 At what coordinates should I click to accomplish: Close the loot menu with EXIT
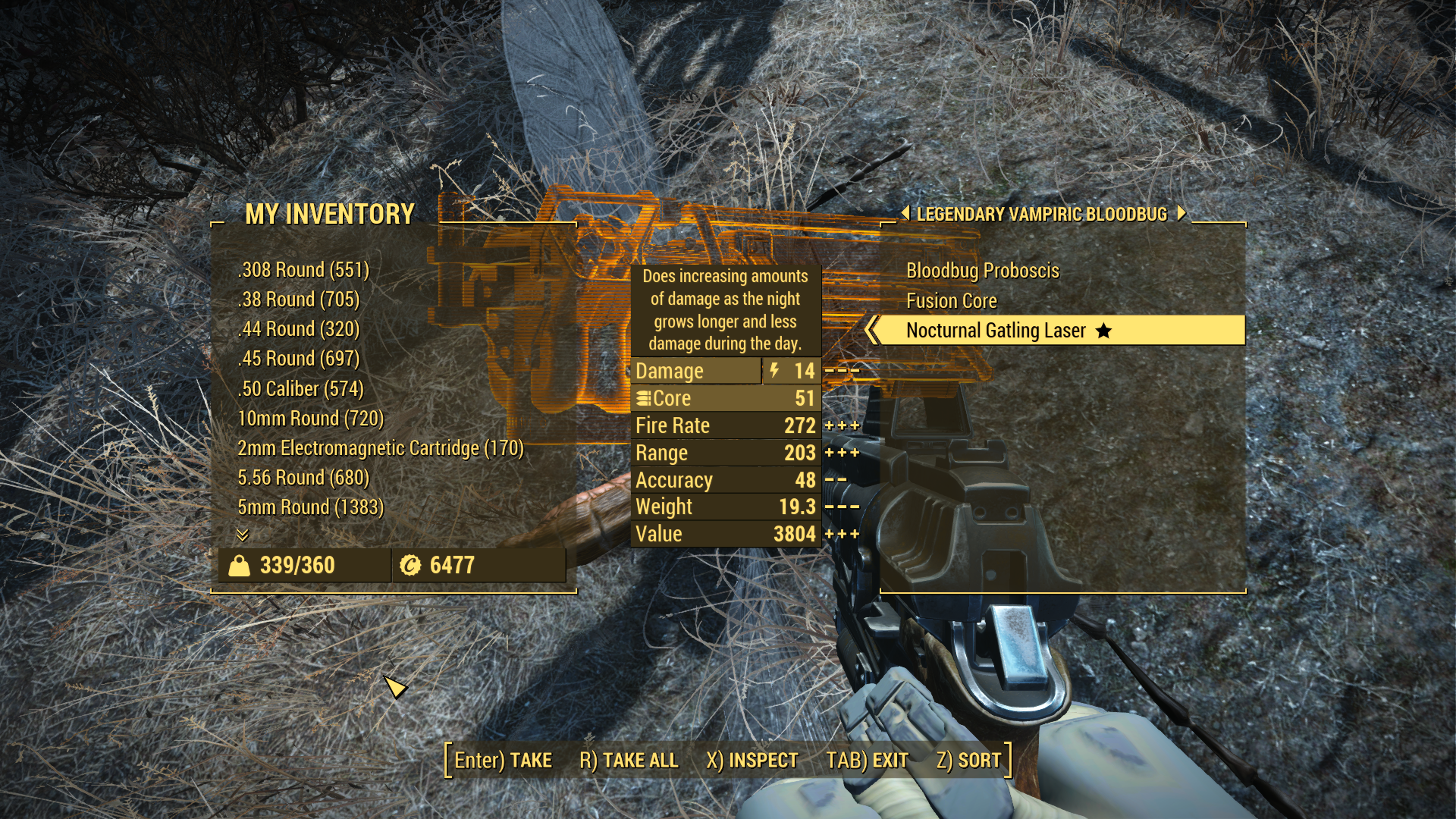pos(867,761)
